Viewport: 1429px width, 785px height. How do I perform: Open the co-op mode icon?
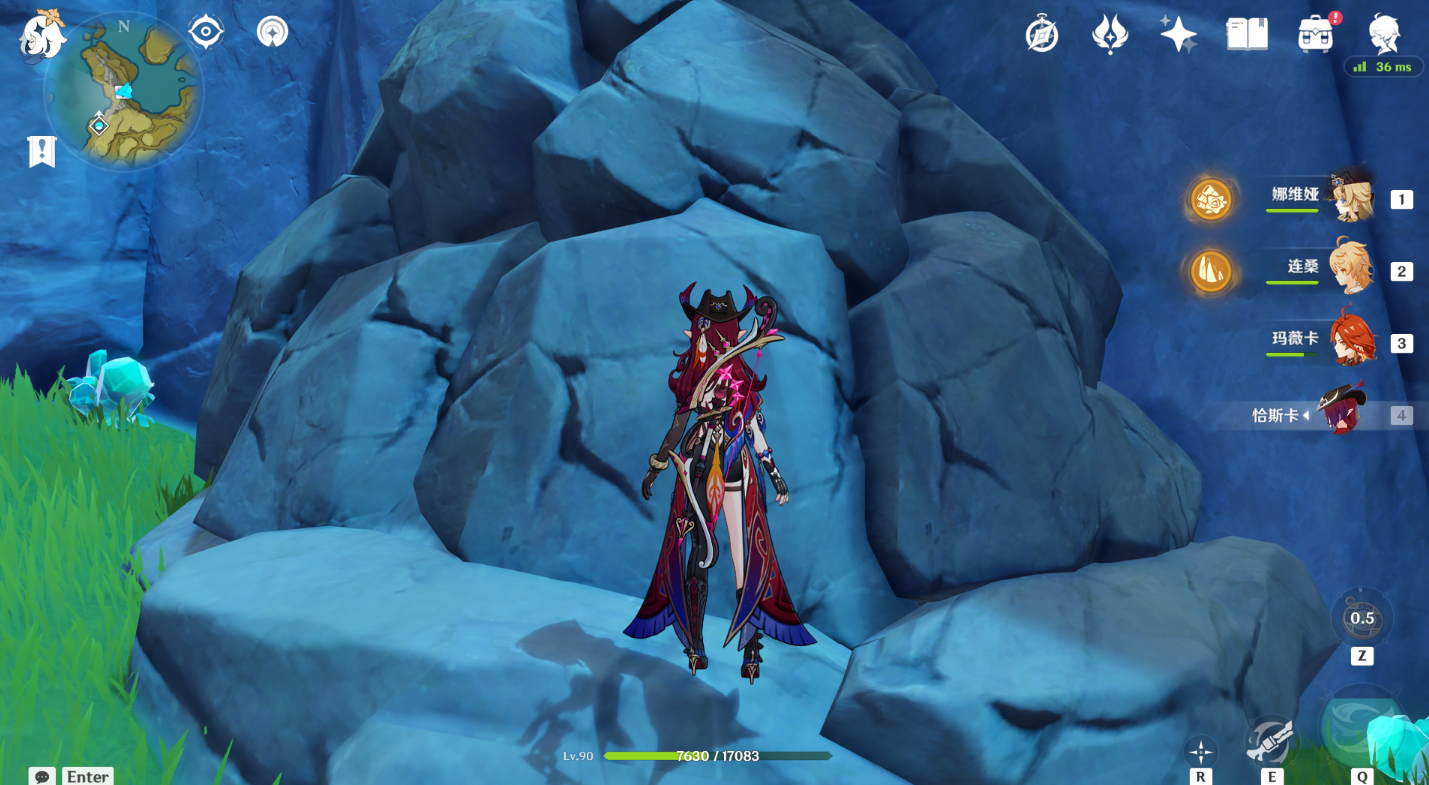coord(272,32)
